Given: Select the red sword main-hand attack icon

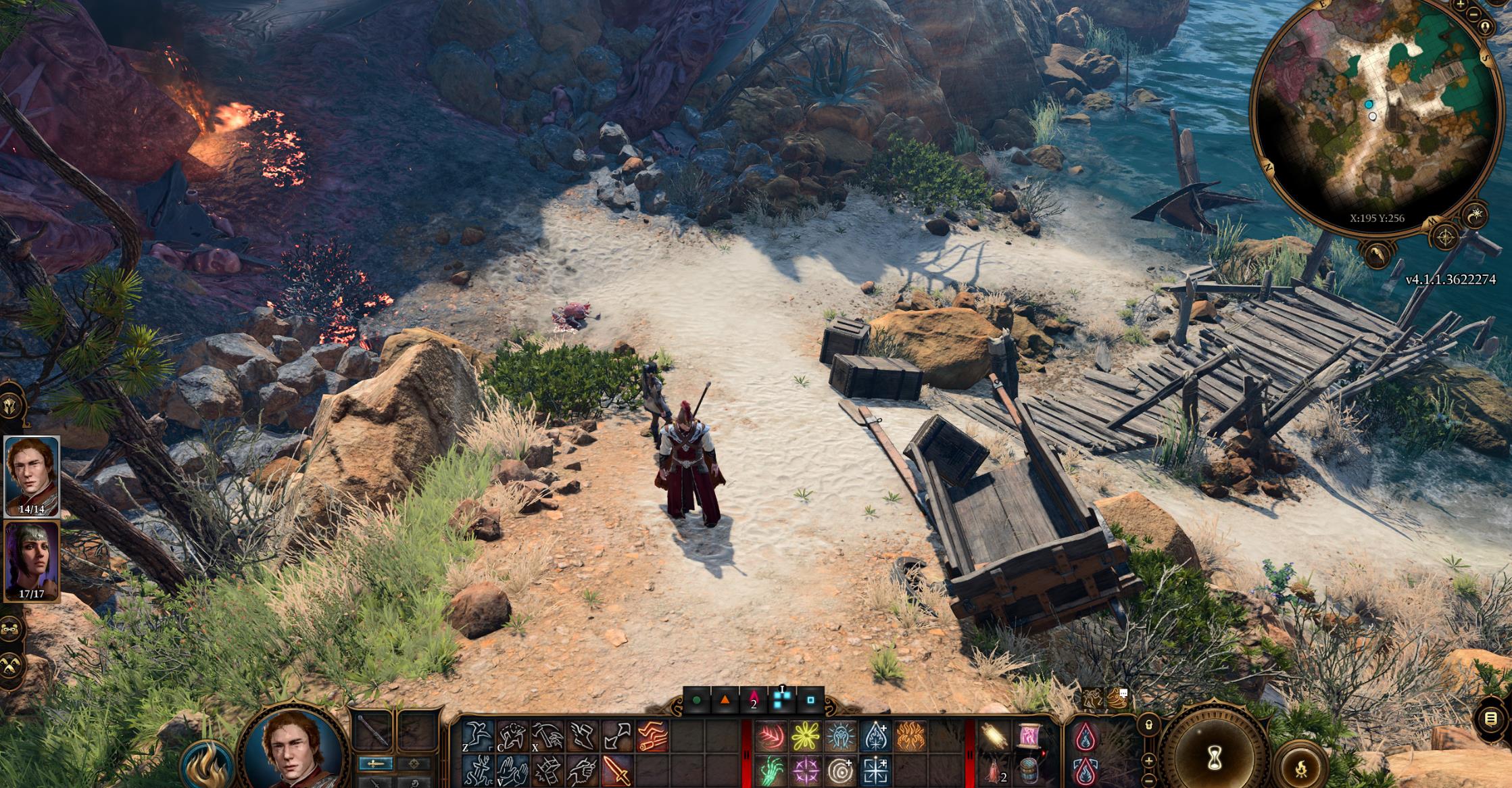Looking at the screenshot, I should click(617, 771).
